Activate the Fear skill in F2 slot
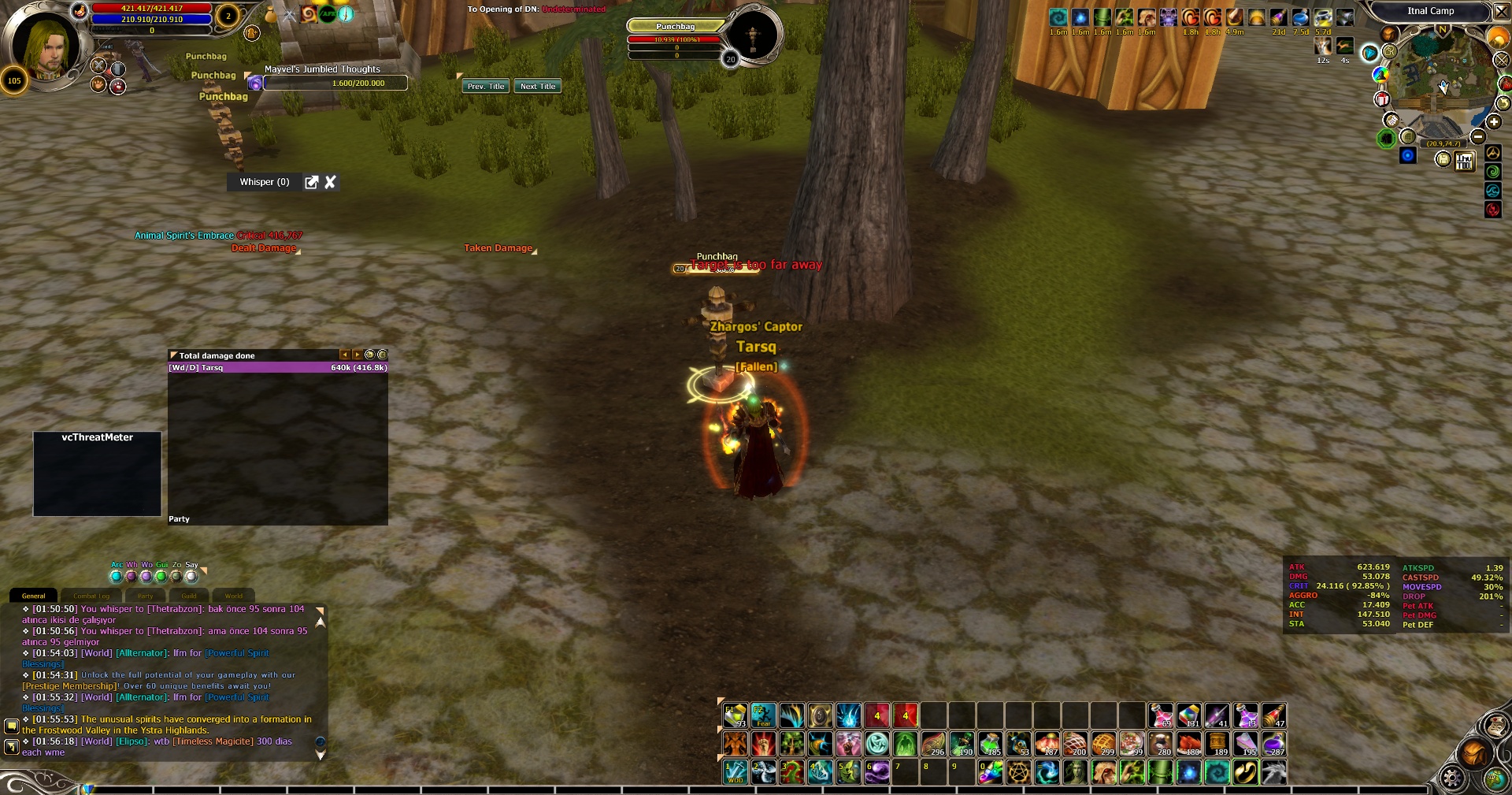Viewport: 1512px width, 795px height. click(x=763, y=715)
